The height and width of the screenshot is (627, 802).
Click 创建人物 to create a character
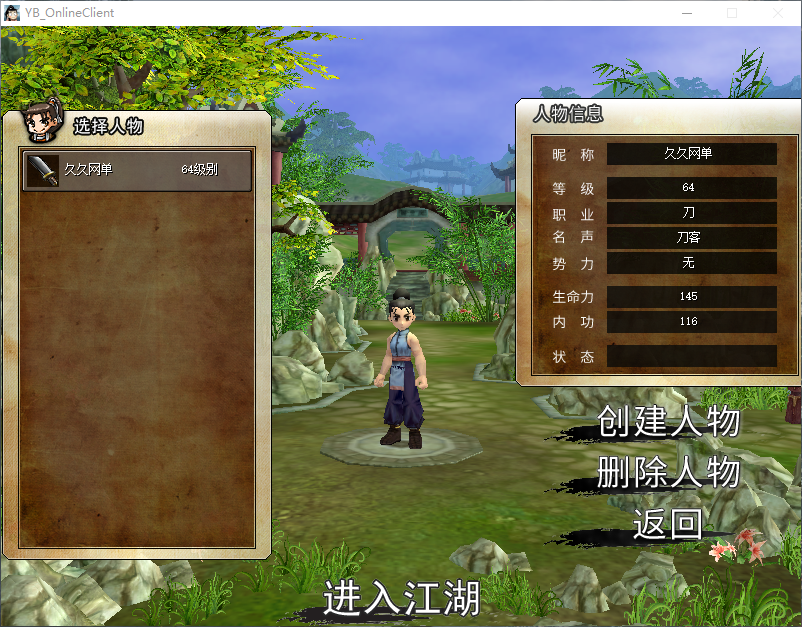(x=668, y=422)
